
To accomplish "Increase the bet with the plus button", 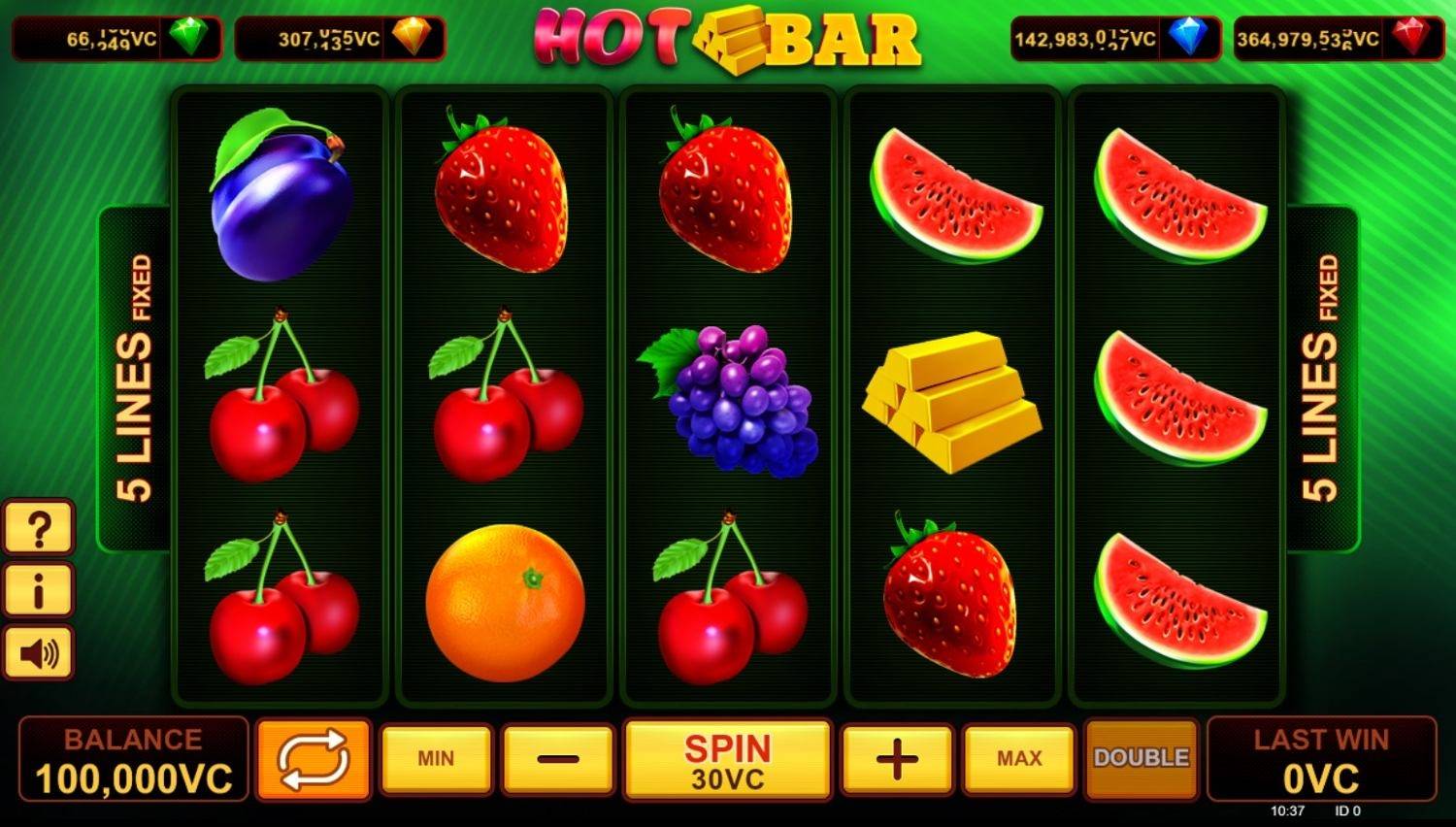I will tap(896, 758).
